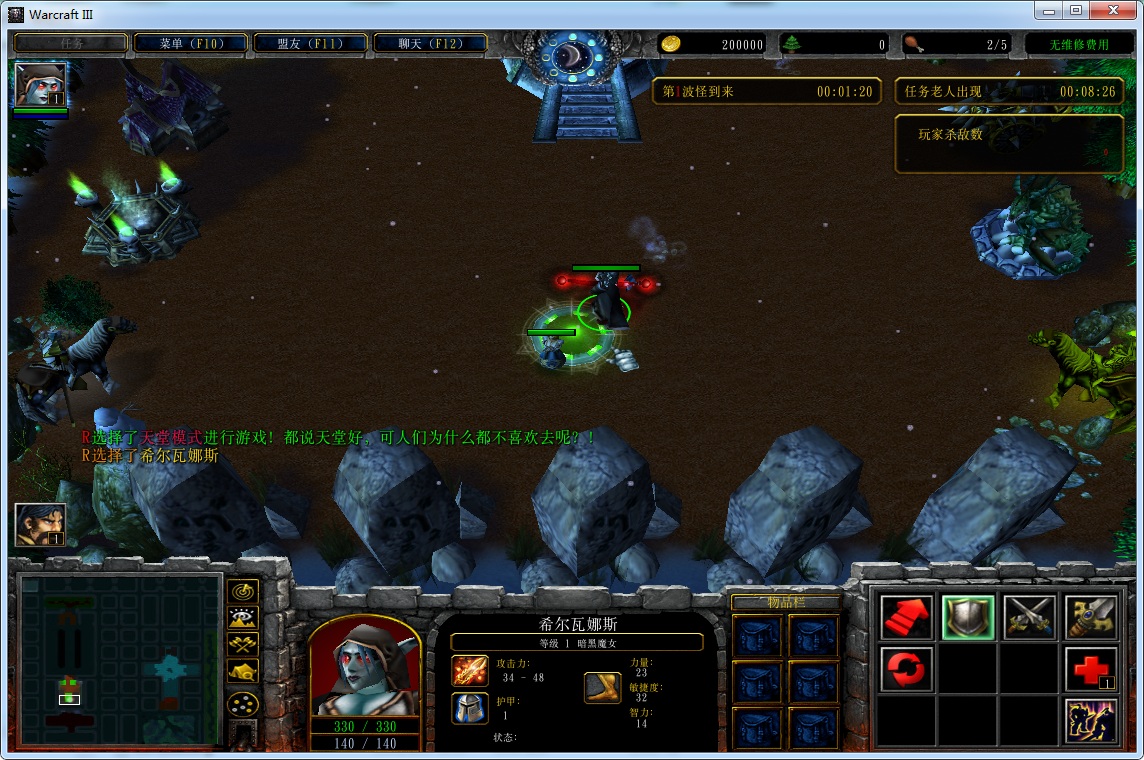
Task: Open hero skills with the red cross icon
Action: click(1091, 669)
